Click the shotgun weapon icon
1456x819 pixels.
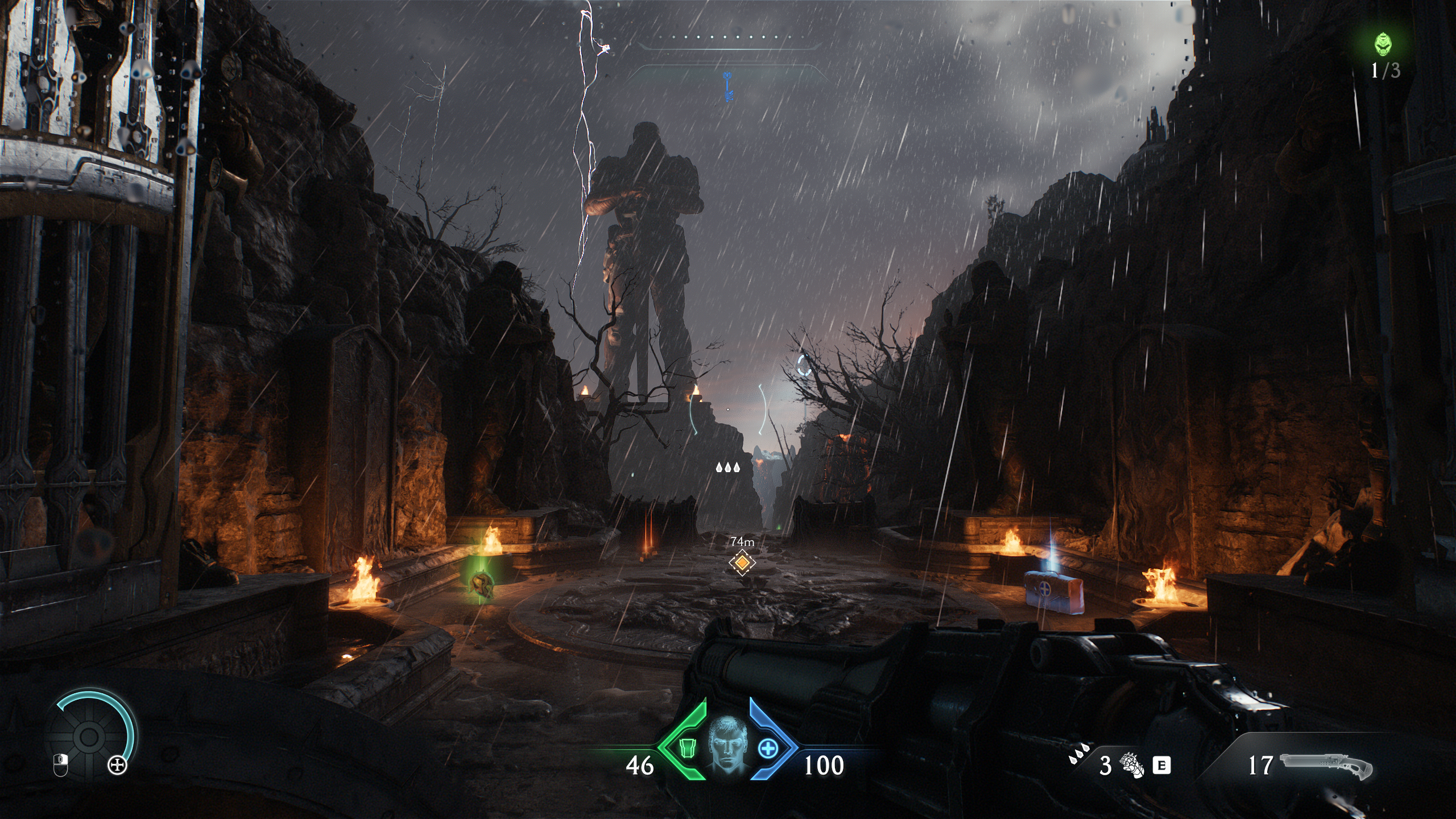click(x=1325, y=765)
